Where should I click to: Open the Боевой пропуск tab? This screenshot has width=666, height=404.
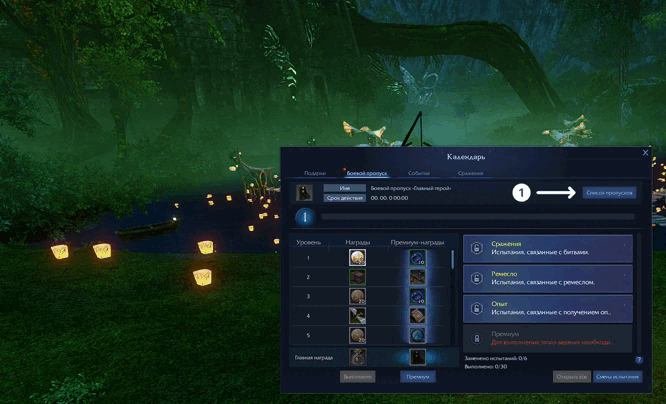(366, 173)
